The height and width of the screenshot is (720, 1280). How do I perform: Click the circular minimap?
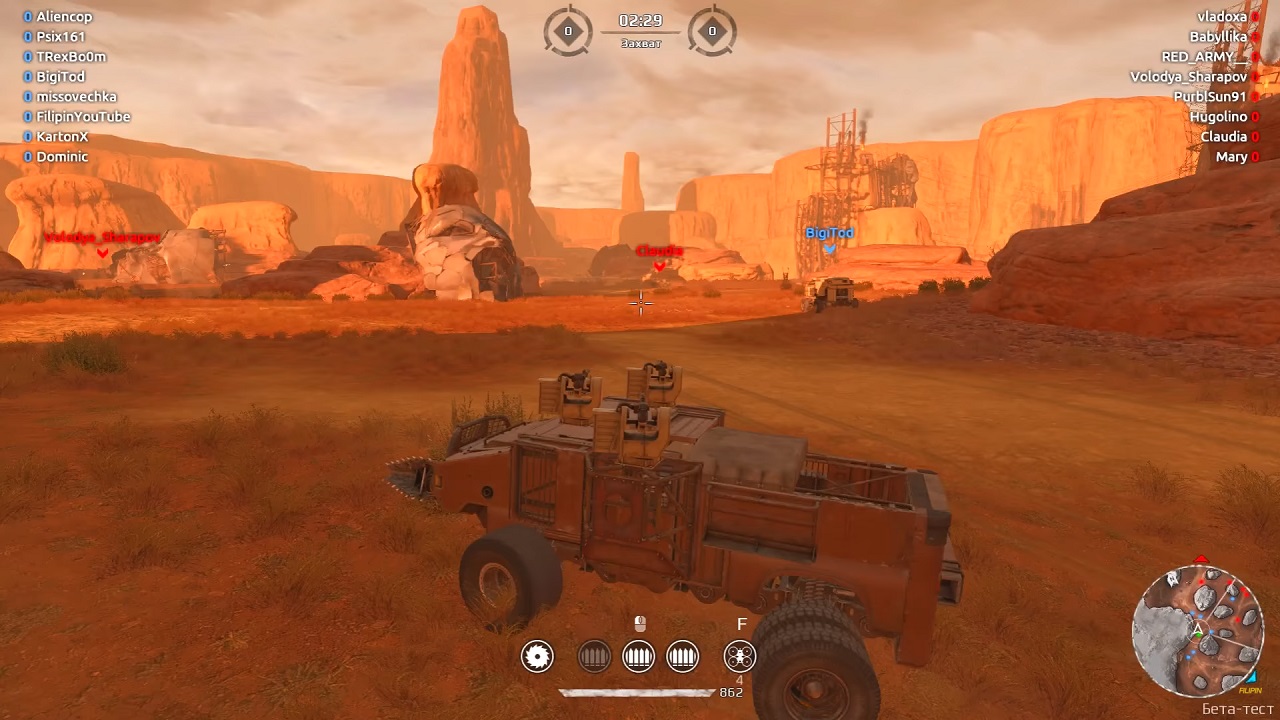pos(1198,630)
